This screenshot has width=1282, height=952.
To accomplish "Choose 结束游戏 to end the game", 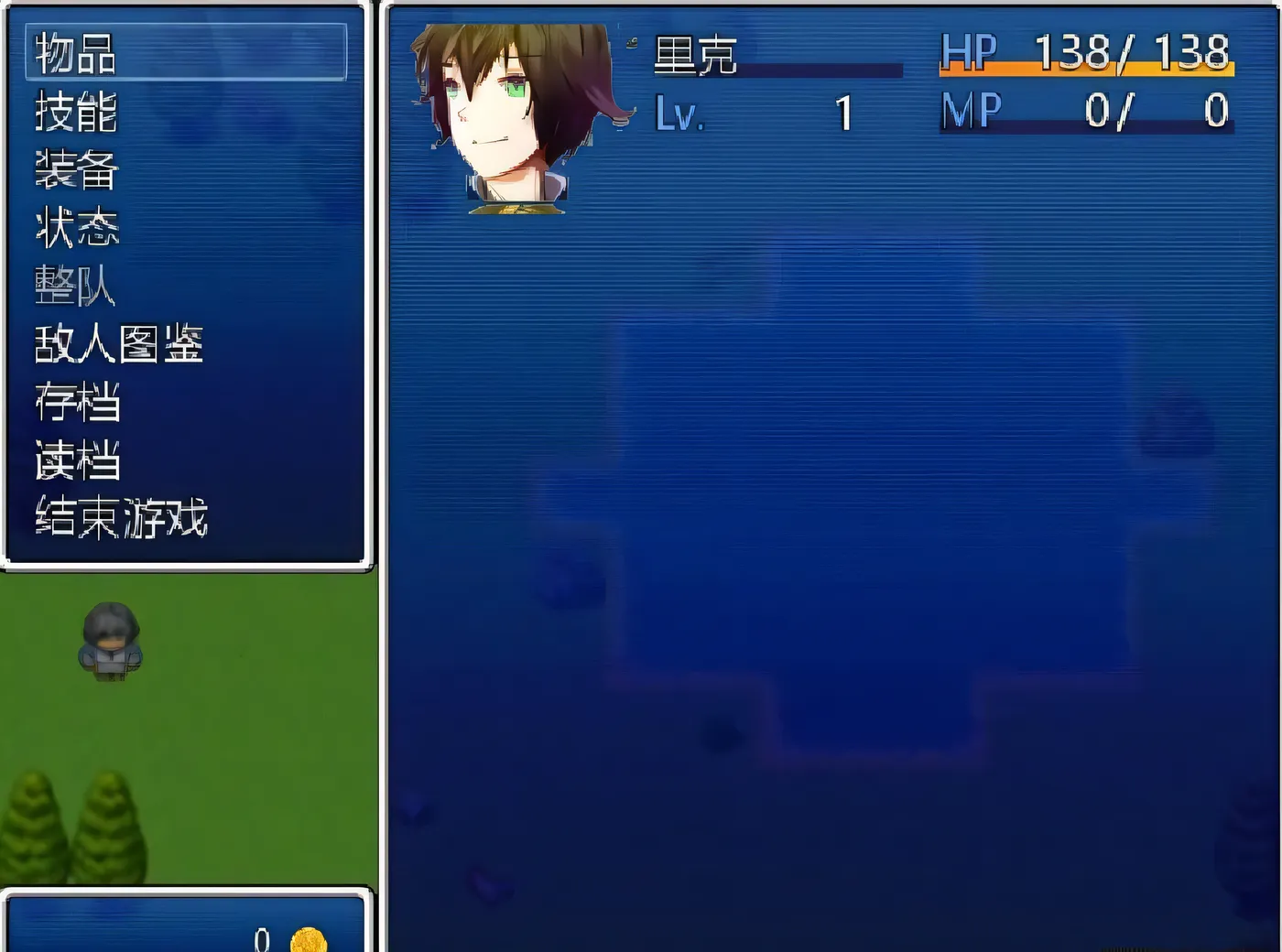I will pyautogui.click(x=117, y=518).
